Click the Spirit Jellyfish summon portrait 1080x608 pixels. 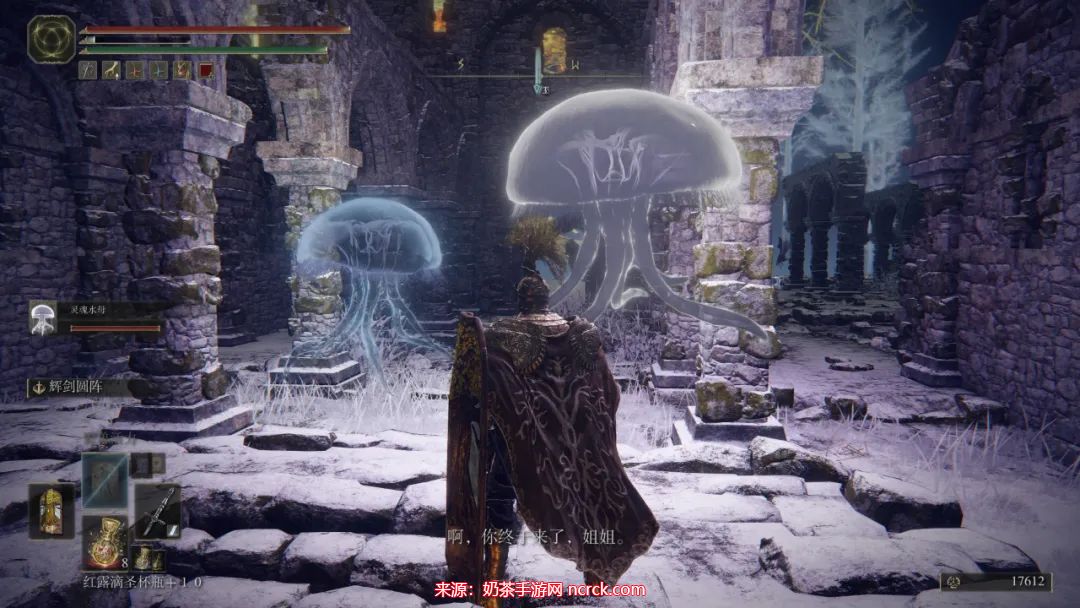[44, 317]
